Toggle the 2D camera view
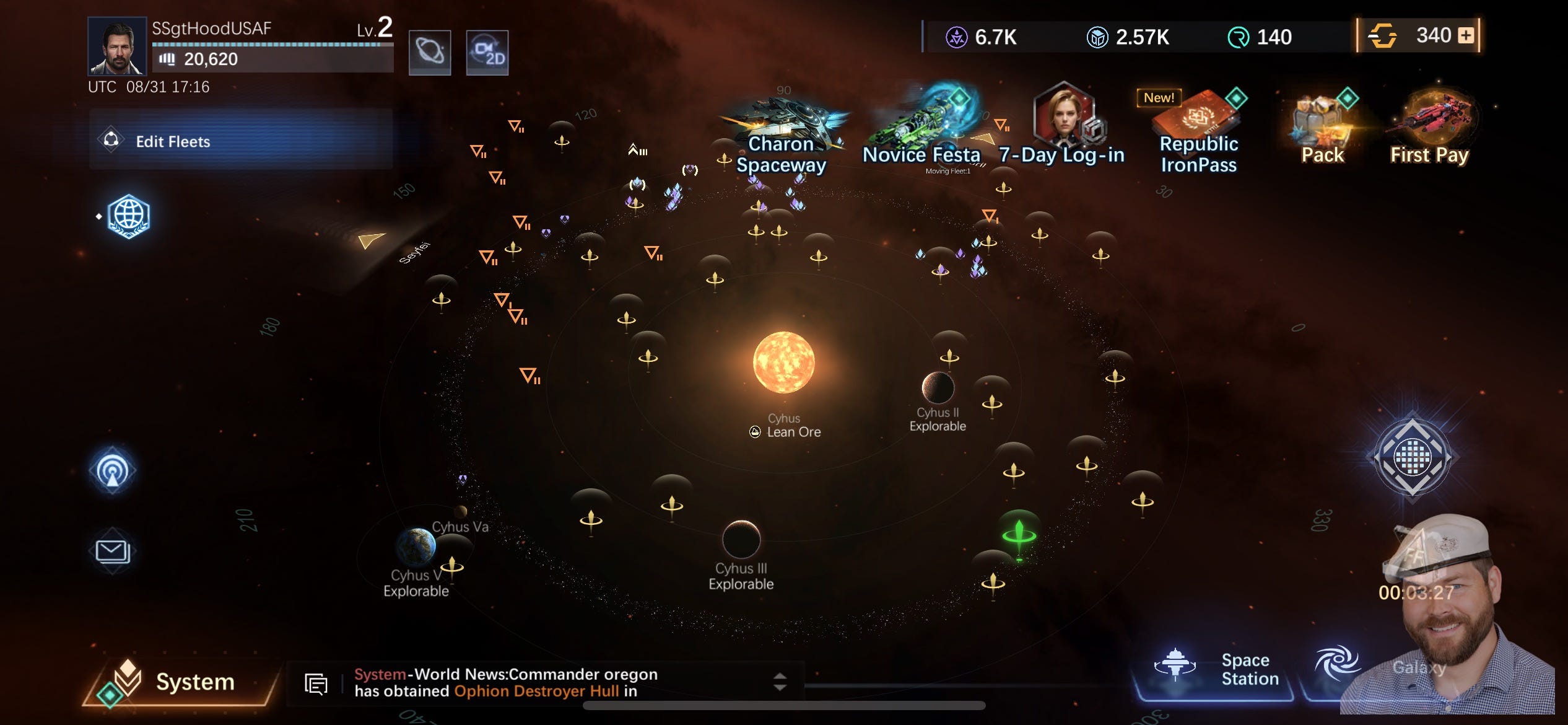1568x725 pixels. coord(487,52)
